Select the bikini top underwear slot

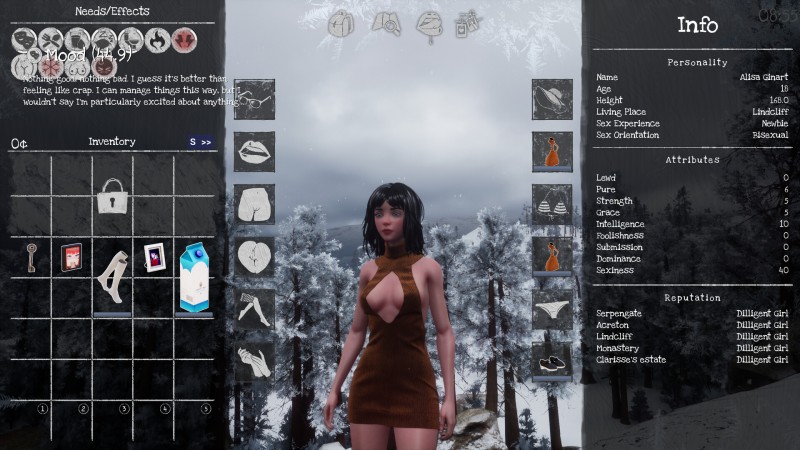pyautogui.click(x=551, y=203)
